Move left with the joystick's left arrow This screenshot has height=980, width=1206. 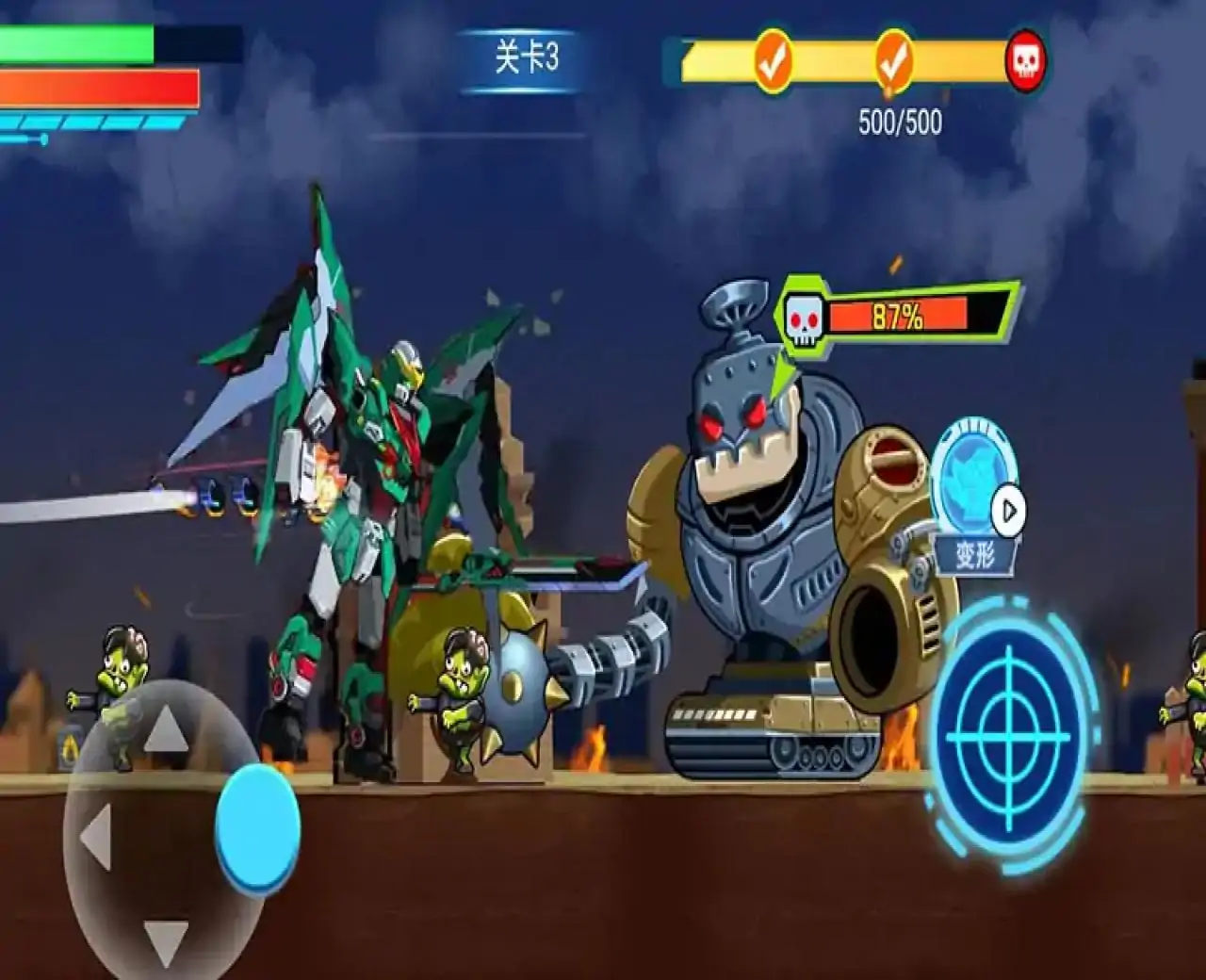click(96, 837)
